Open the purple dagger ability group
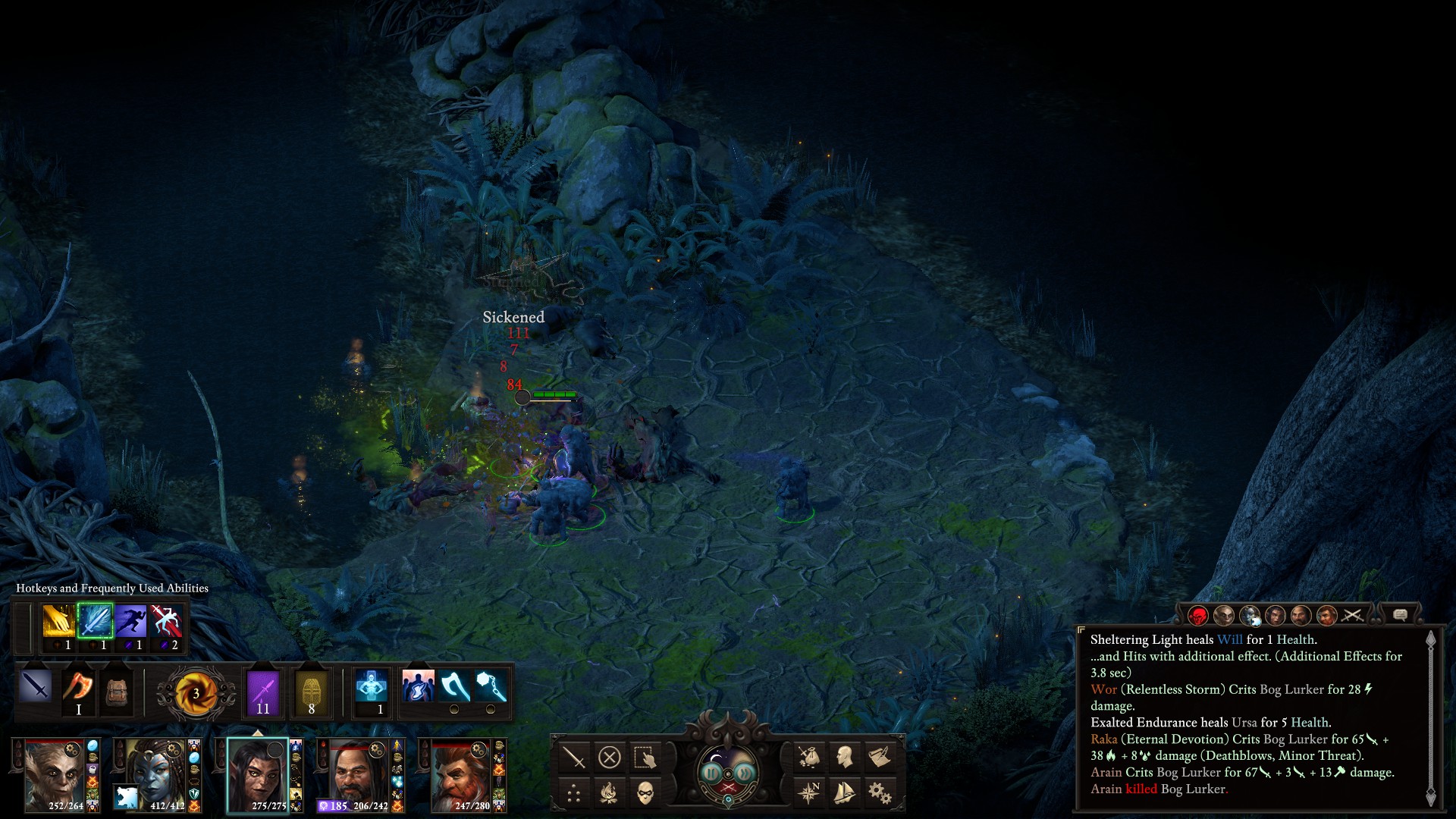Image resolution: width=1456 pixels, height=819 pixels. [x=263, y=691]
